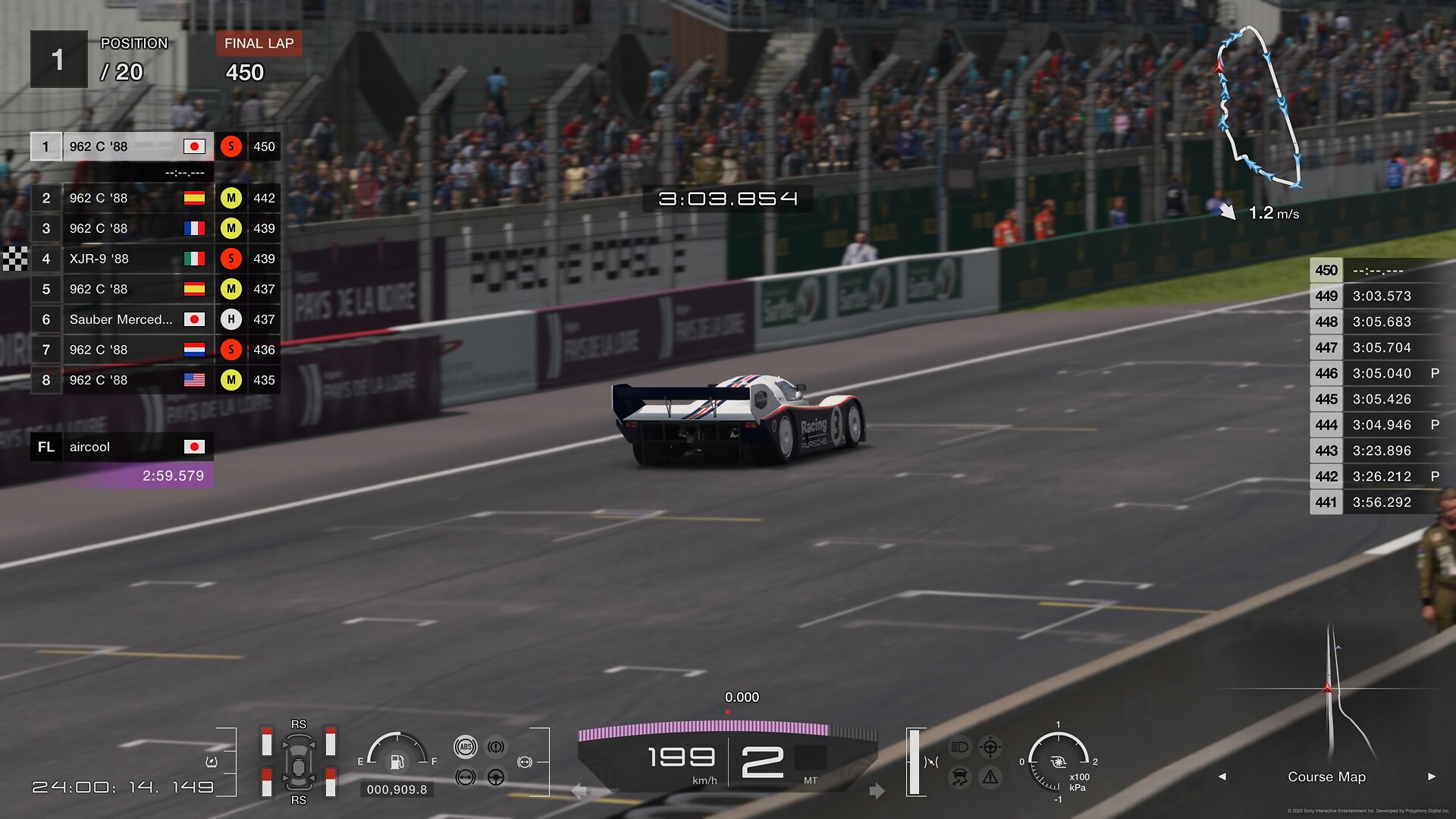The width and height of the screenshot is (1456, 819).
Task: Click the circuit outline minimap
Action: [1259, 106]
